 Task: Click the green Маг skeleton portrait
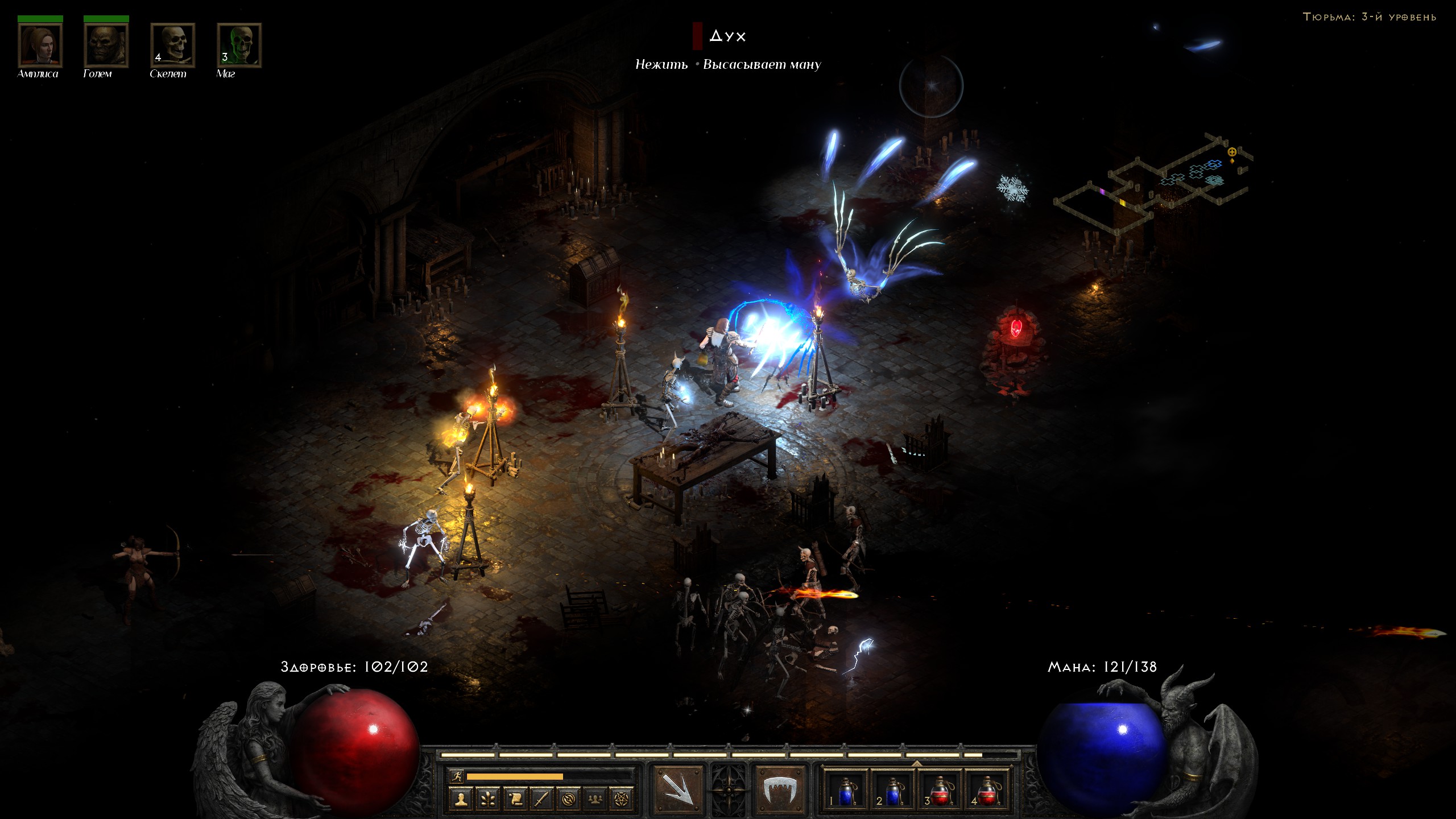click(x=239, y=45)
